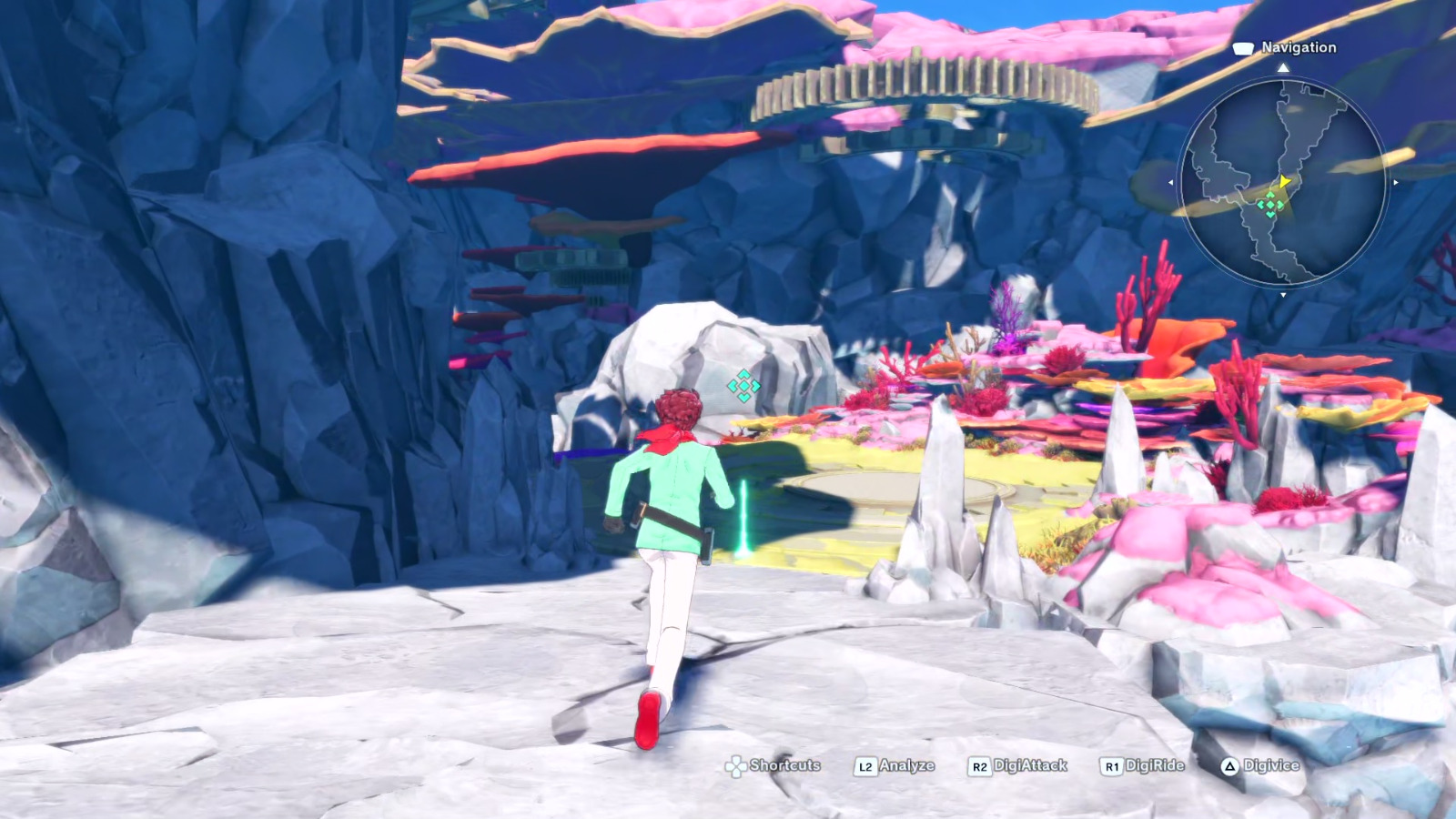Screen dimensions: 1456x819
Task: Select the yellow player arrow on the minimap
Action: click(x=1285, y=181)
